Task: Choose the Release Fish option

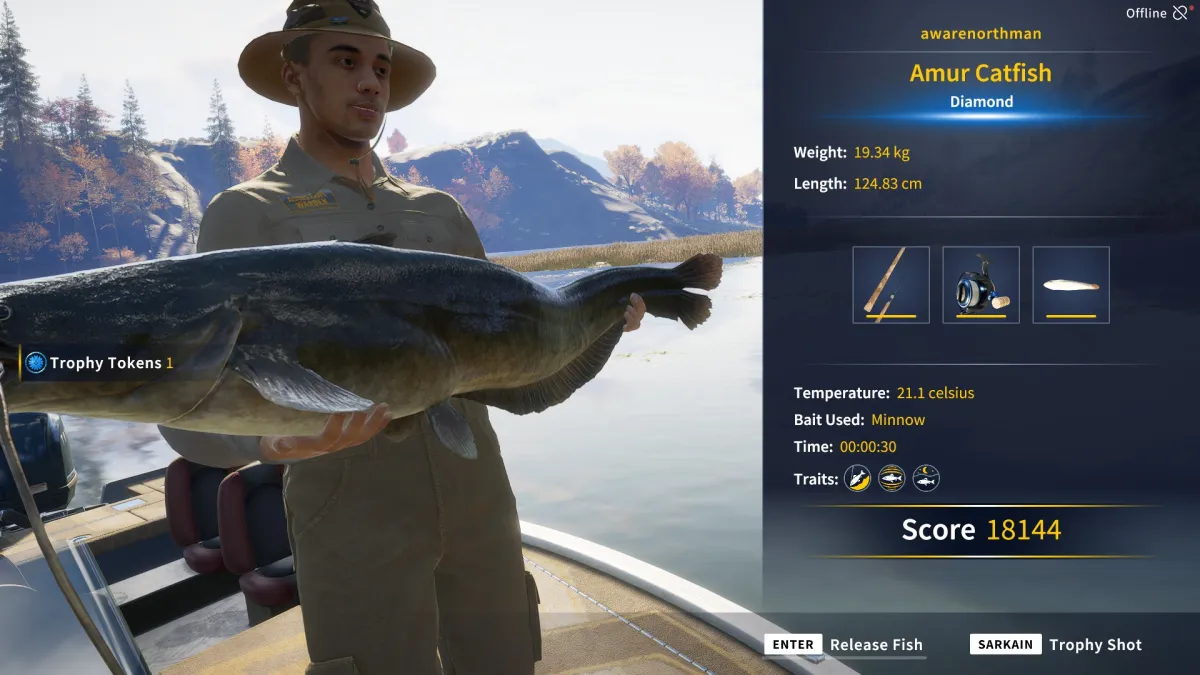Action: 845,645
